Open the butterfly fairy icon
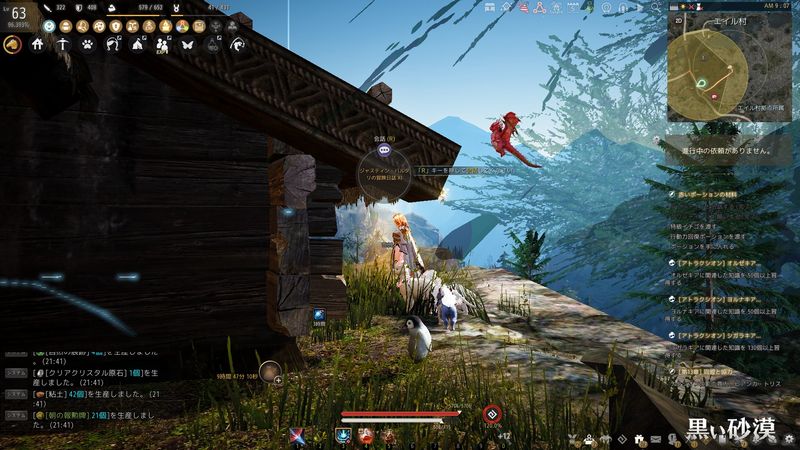This screenshot has width=800, height=450. click(x=187, y=45)
